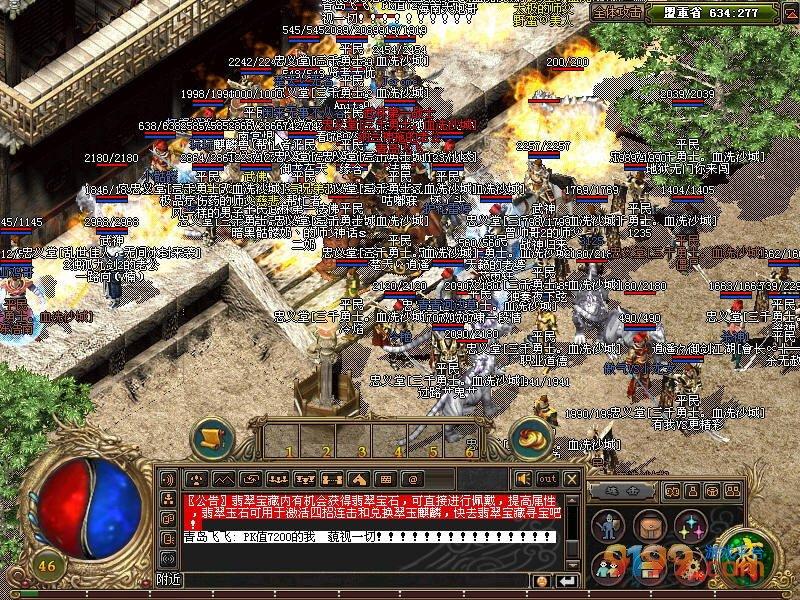
Task: Open the skills menu with sparkling stars
Action: click(x=688, y=524)
